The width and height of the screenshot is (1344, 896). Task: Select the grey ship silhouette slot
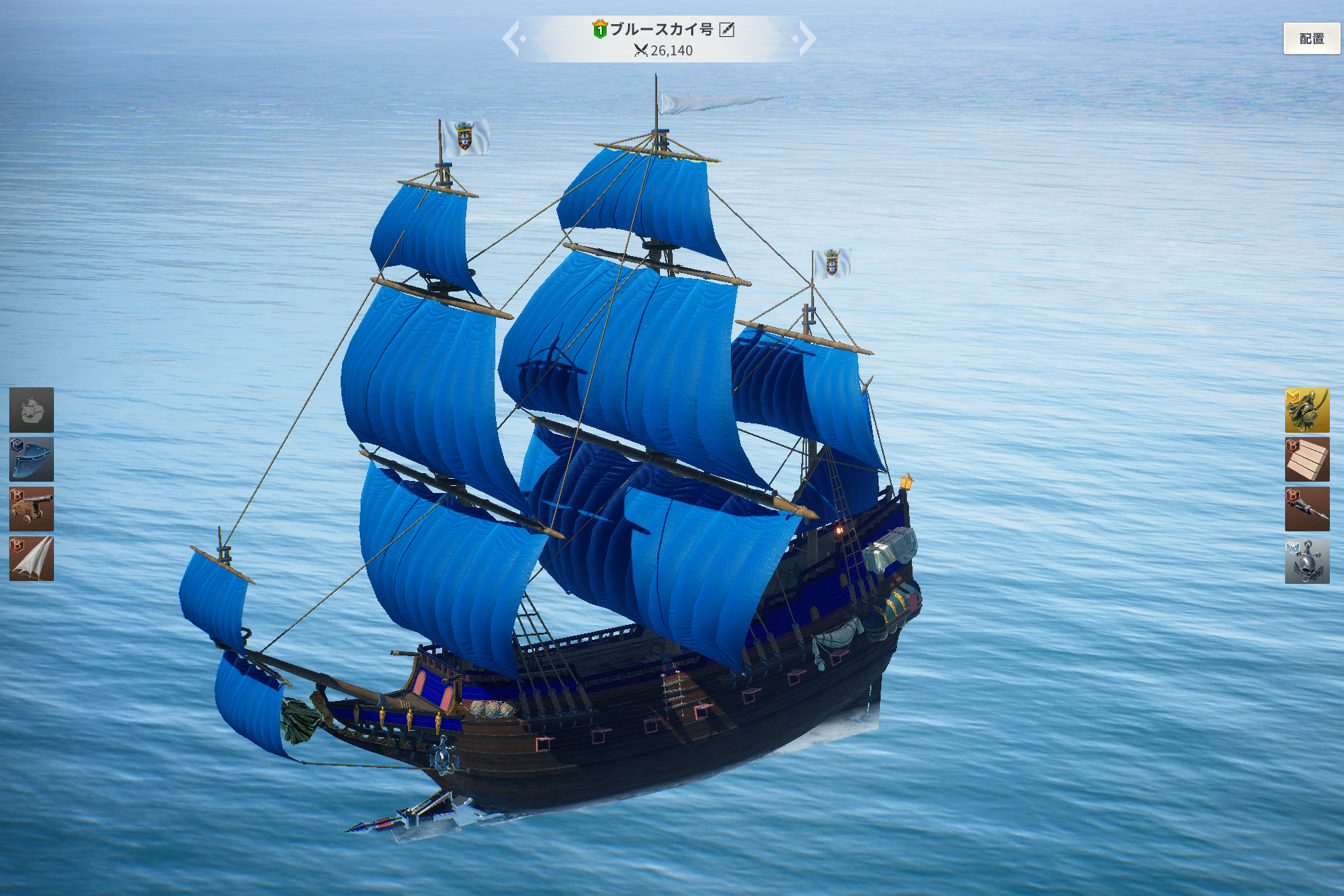pos(31,410)
